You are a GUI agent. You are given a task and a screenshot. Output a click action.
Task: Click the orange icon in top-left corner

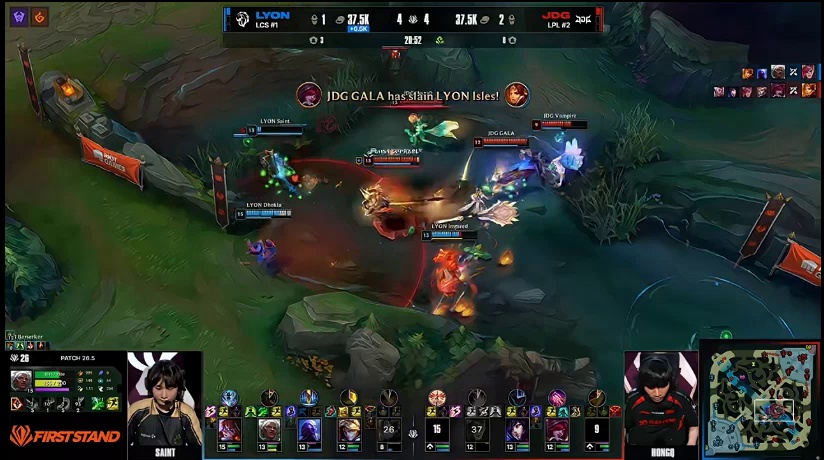coord(39,16)
